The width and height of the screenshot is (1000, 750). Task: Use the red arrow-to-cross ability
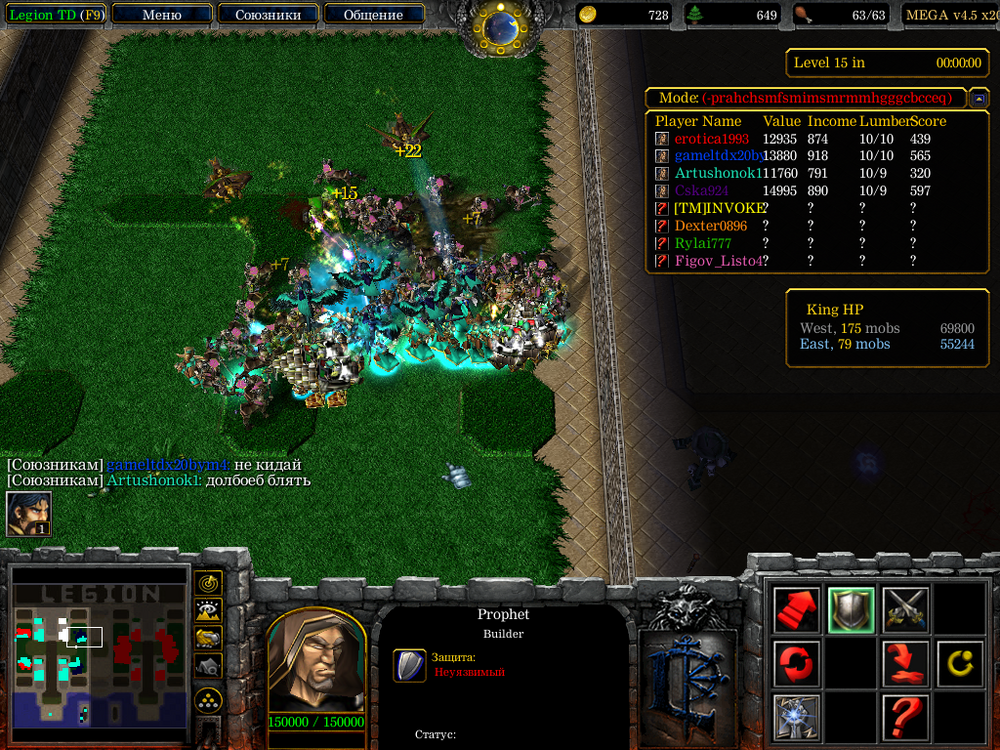[905, 663]
